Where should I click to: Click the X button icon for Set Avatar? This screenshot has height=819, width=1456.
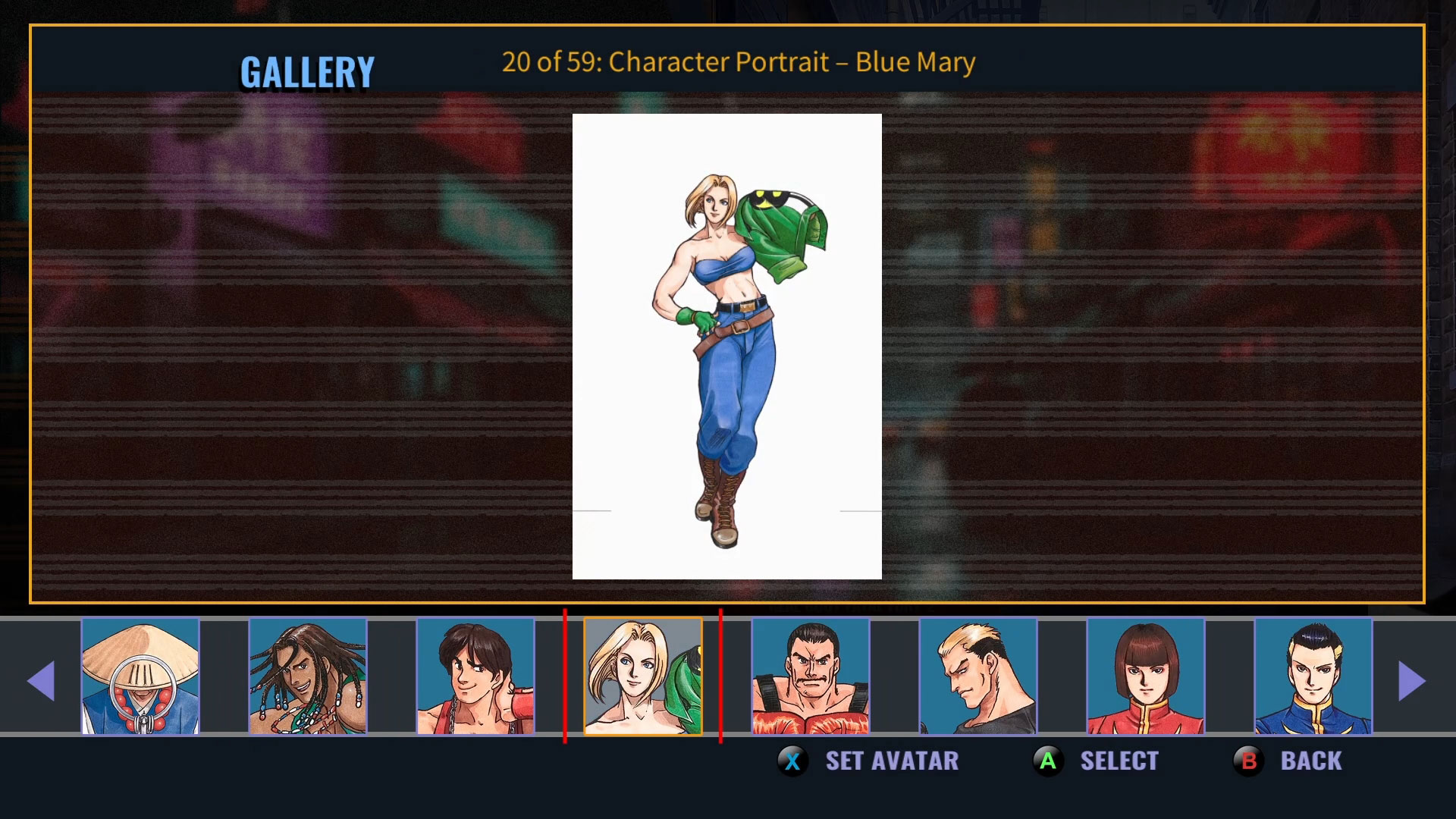coord(793,761)
